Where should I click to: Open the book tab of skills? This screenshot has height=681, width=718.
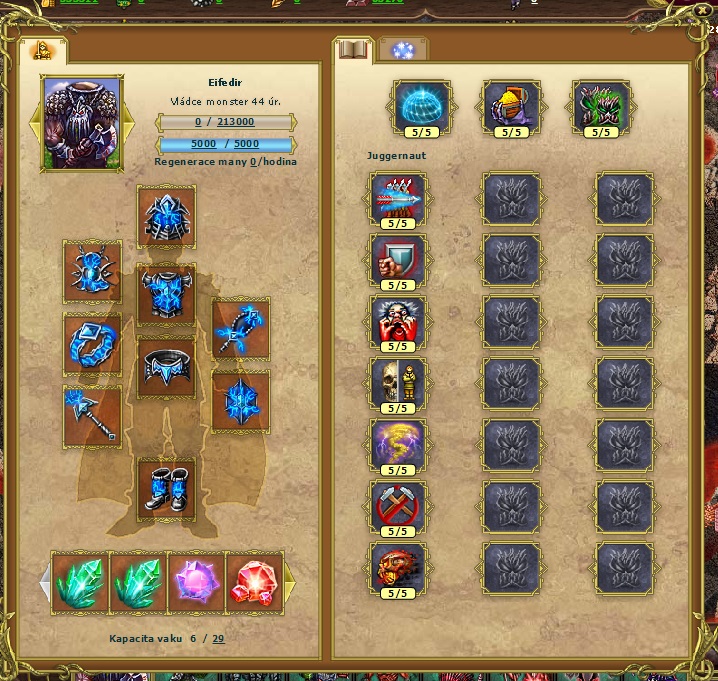[x=354, y=49]
